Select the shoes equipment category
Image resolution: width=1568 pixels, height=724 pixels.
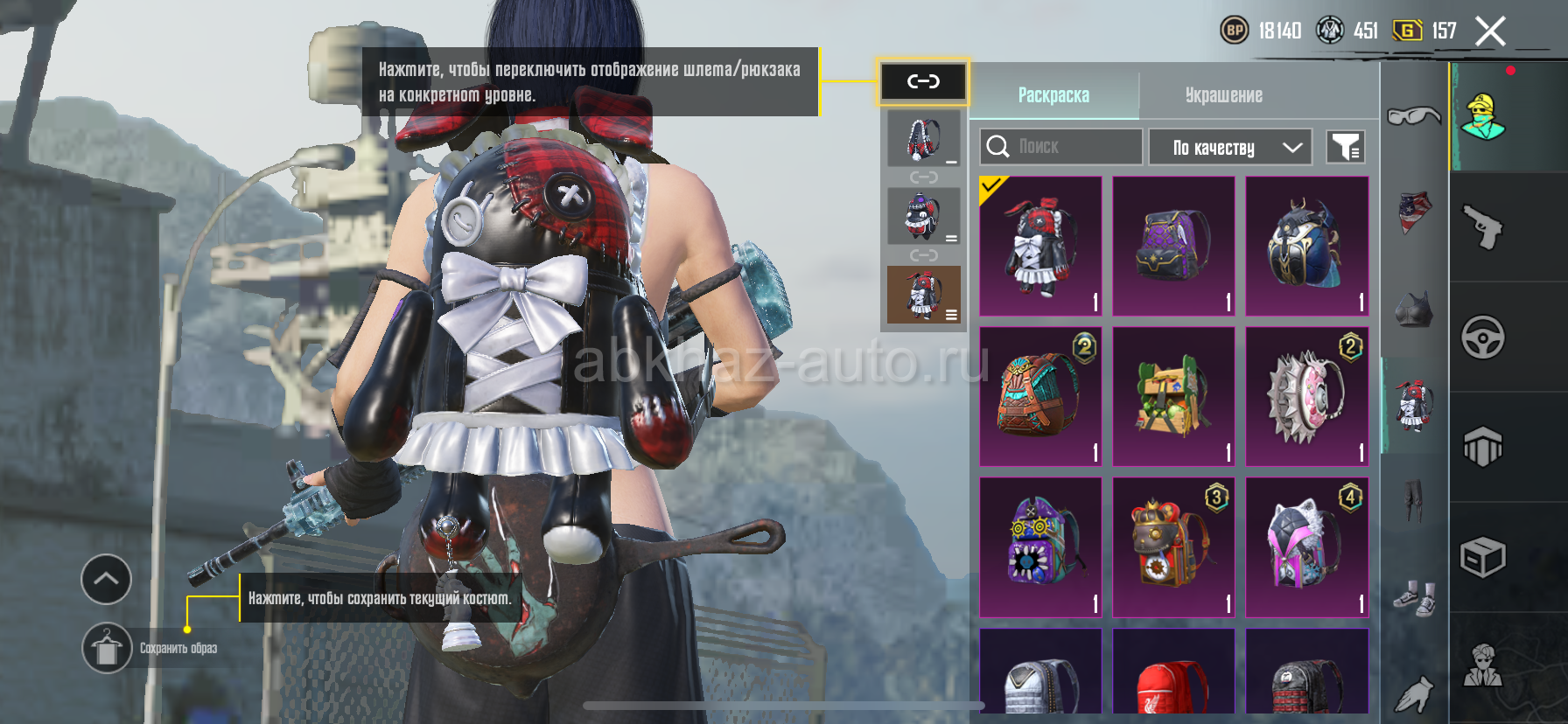coord(1414,598)
